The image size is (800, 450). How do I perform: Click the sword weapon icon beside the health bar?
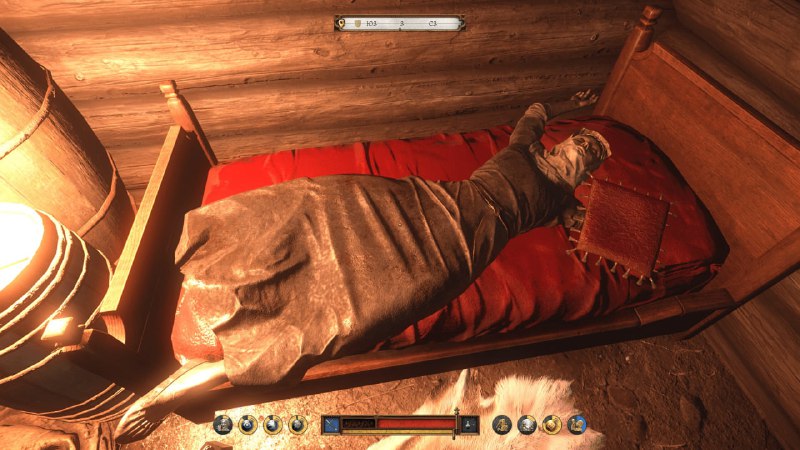(x=331, y=424)
